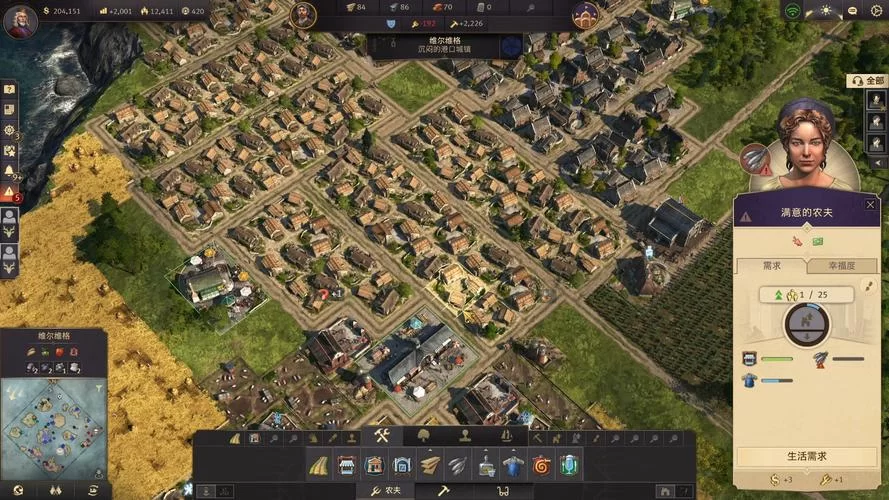Screen dimensions: 889x500
Task: Open the ship category in build menu
Action: [506, 436]
